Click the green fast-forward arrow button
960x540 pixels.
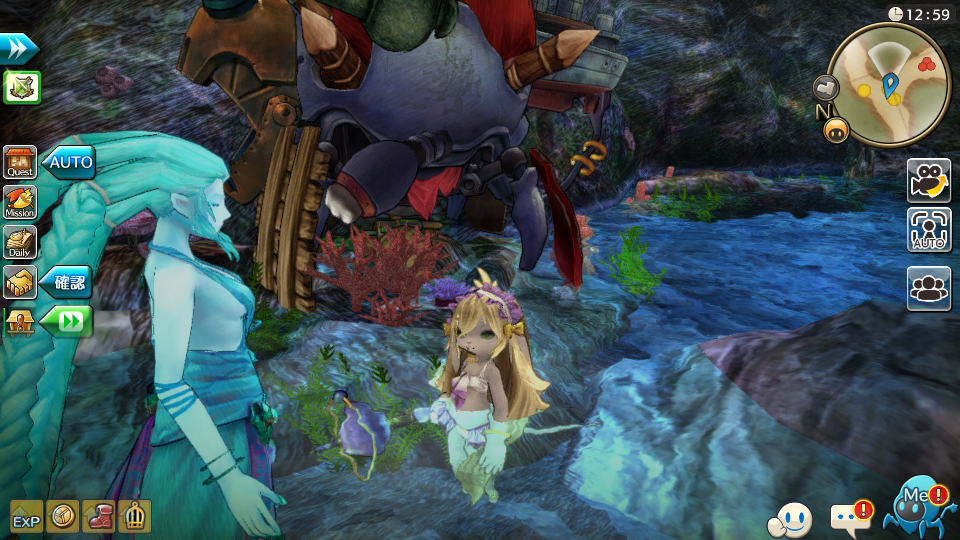point(68,322)
